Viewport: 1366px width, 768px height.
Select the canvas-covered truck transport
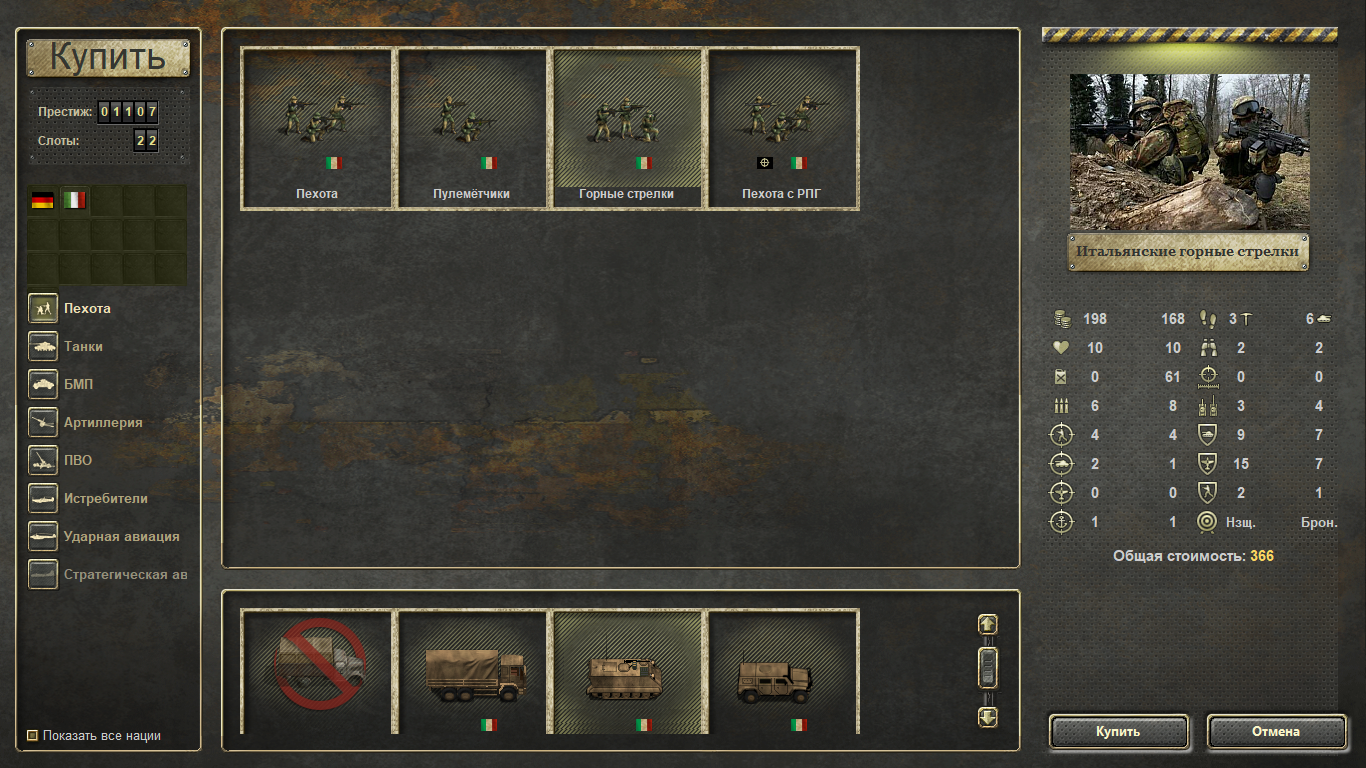[472, 671]
